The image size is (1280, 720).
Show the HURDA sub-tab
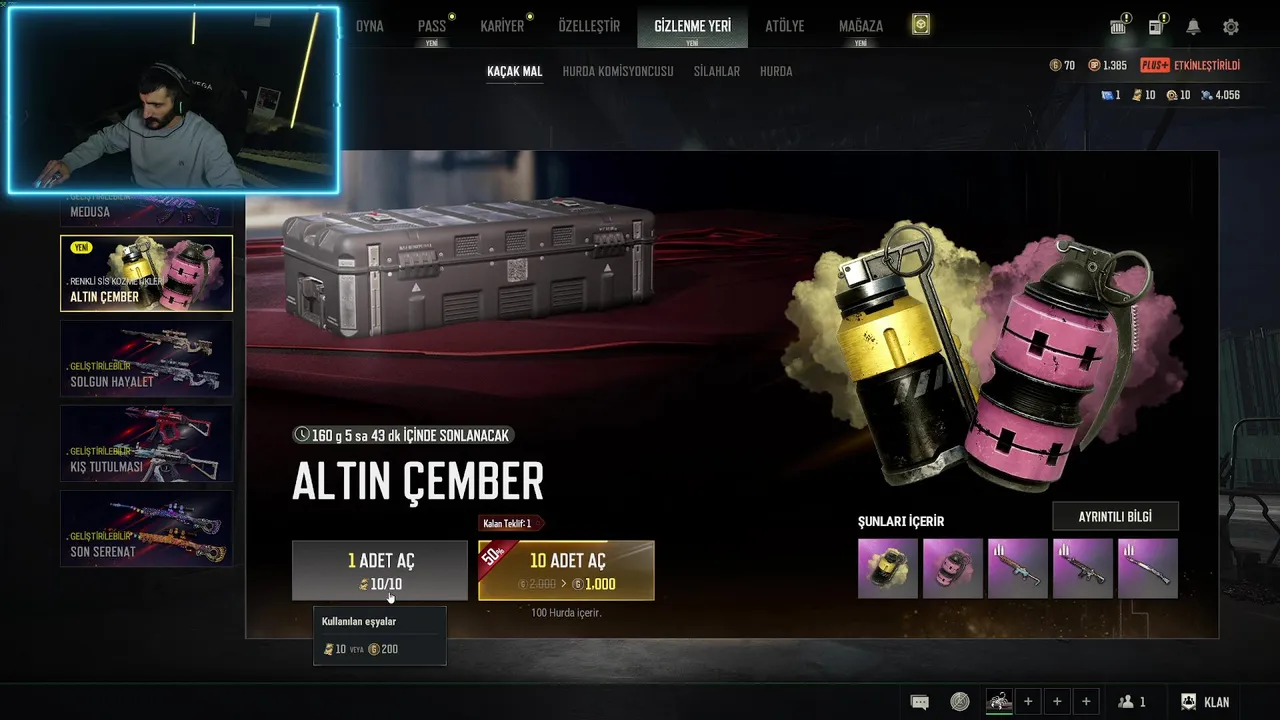776,71
